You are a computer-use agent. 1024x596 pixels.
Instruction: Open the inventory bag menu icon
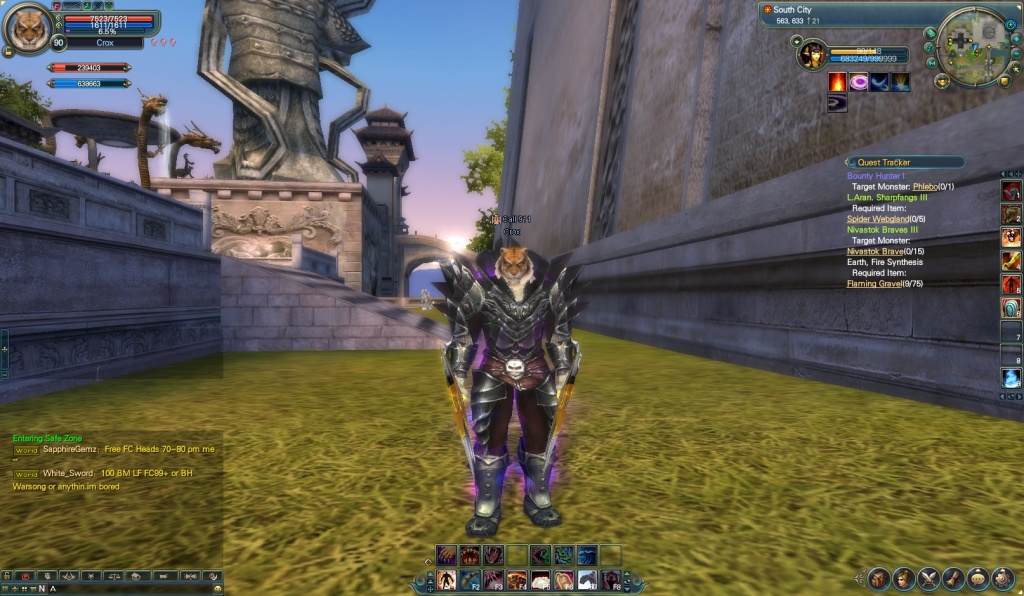click(x=879, y=578)
